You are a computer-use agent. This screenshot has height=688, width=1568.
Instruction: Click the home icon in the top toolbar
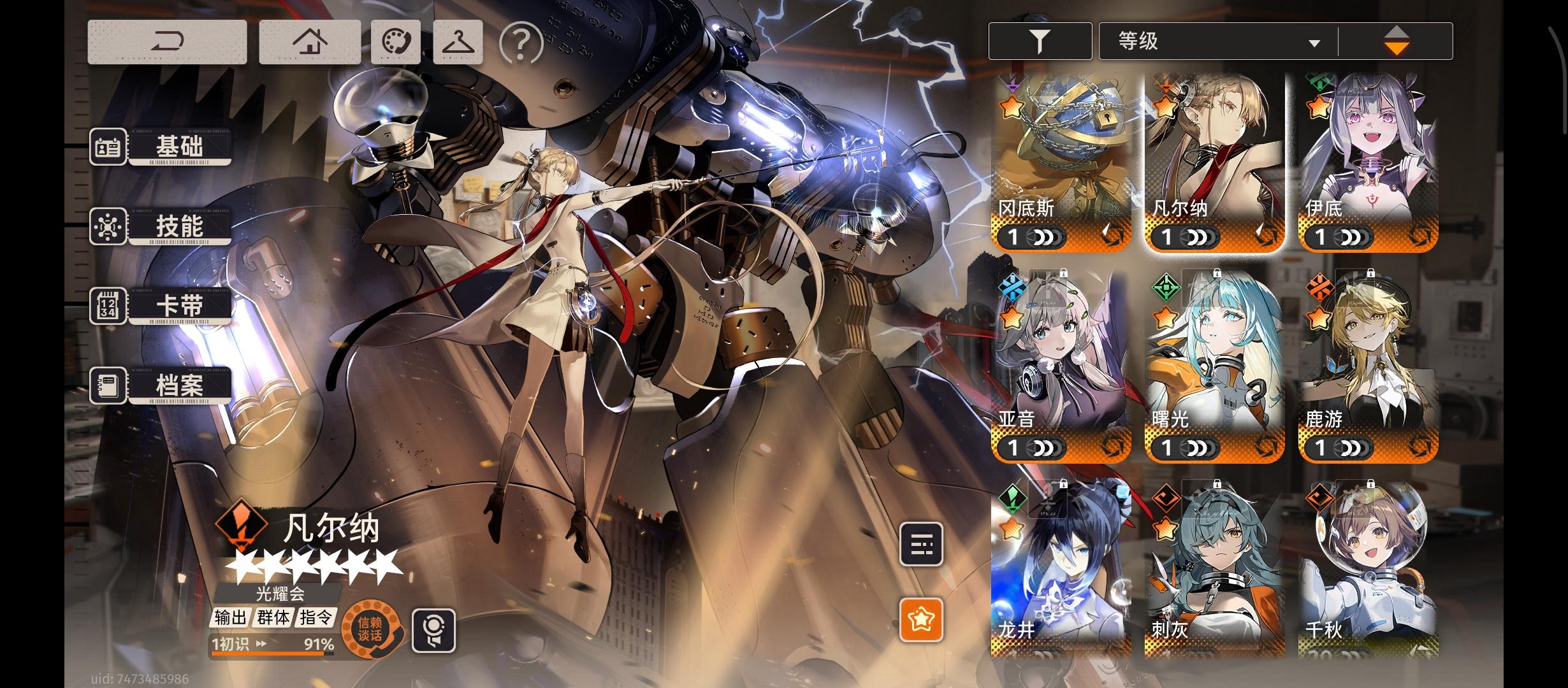pos(309,41)
